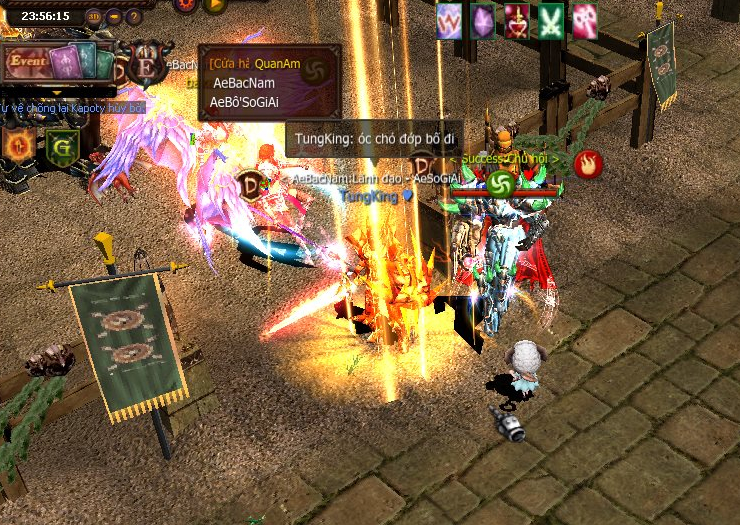740x525 pixels.
Task: Open the orange flame shield icon
Action: coord(19,145)
